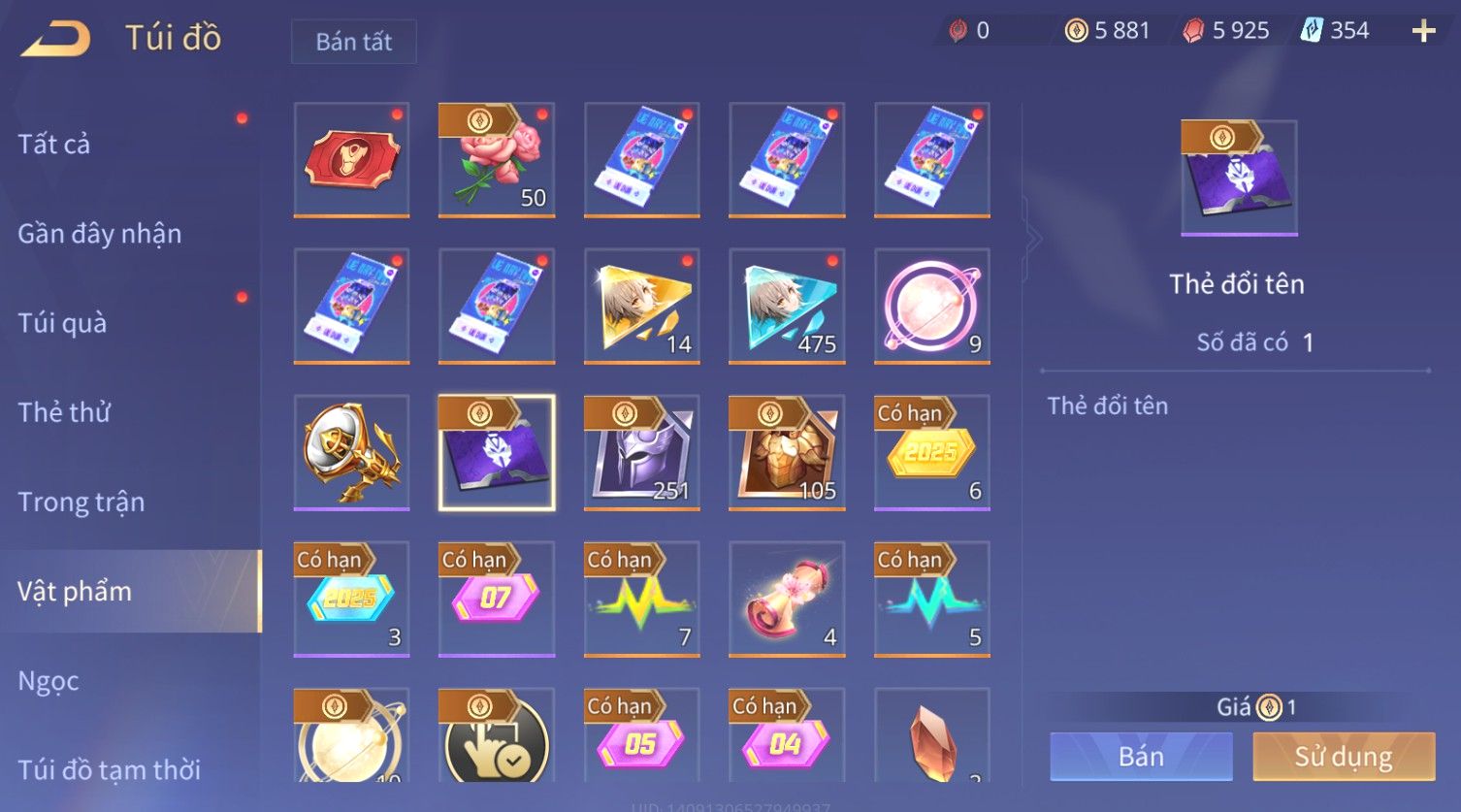Pick the pink planet orb item

click(931, 306)
